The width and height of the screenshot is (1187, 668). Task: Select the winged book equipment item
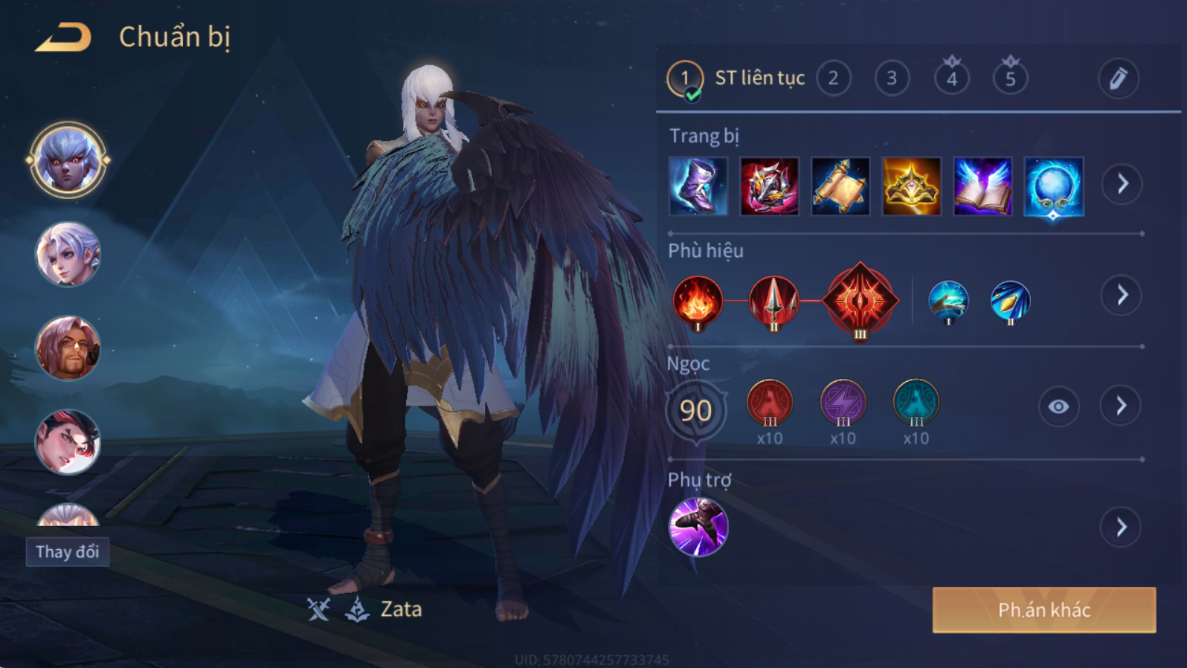coord(982,186)
